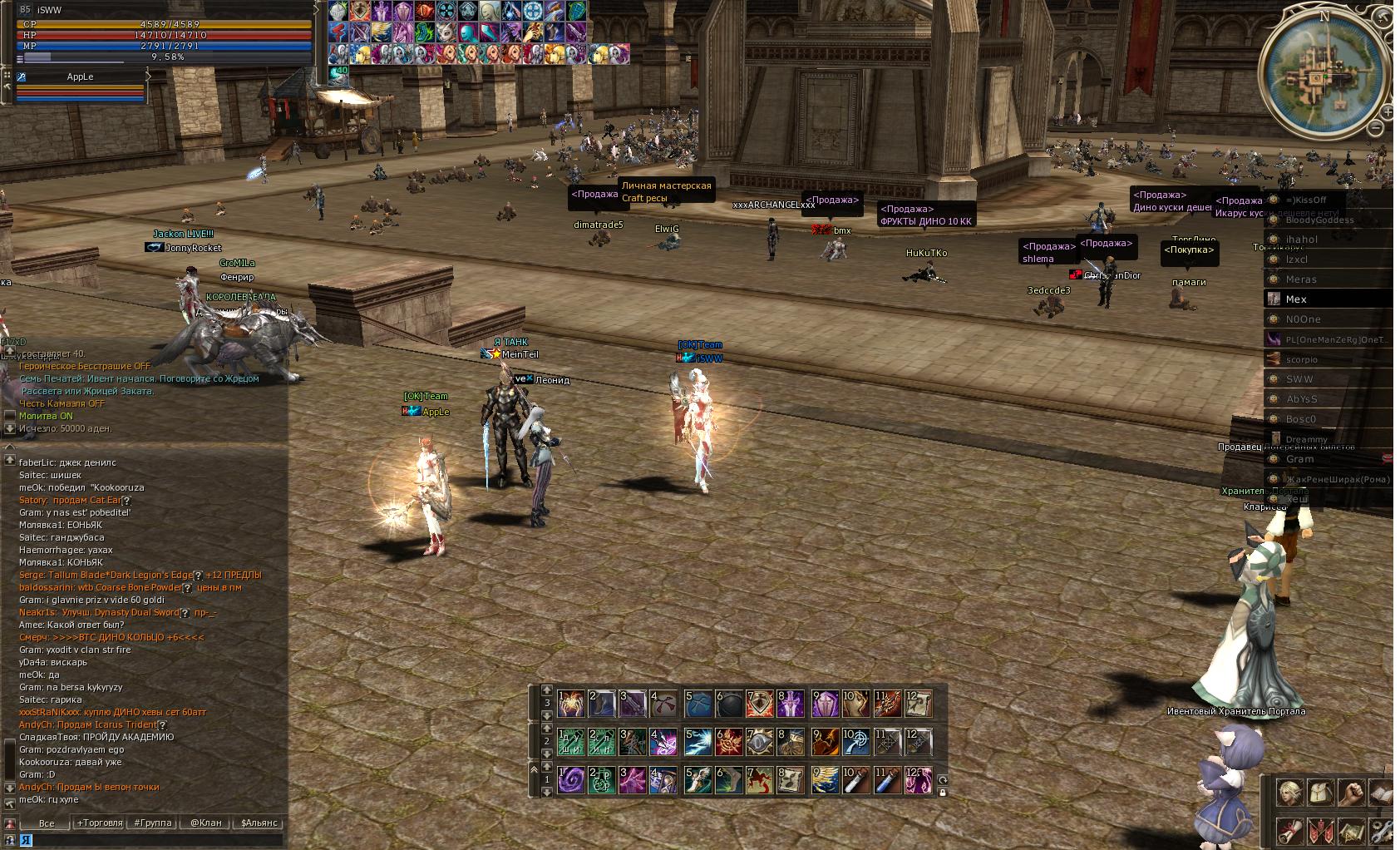Open the inventory backpack icon
The width and height of the screenshot is (1400, 850).
click(x=1321, y=792)
